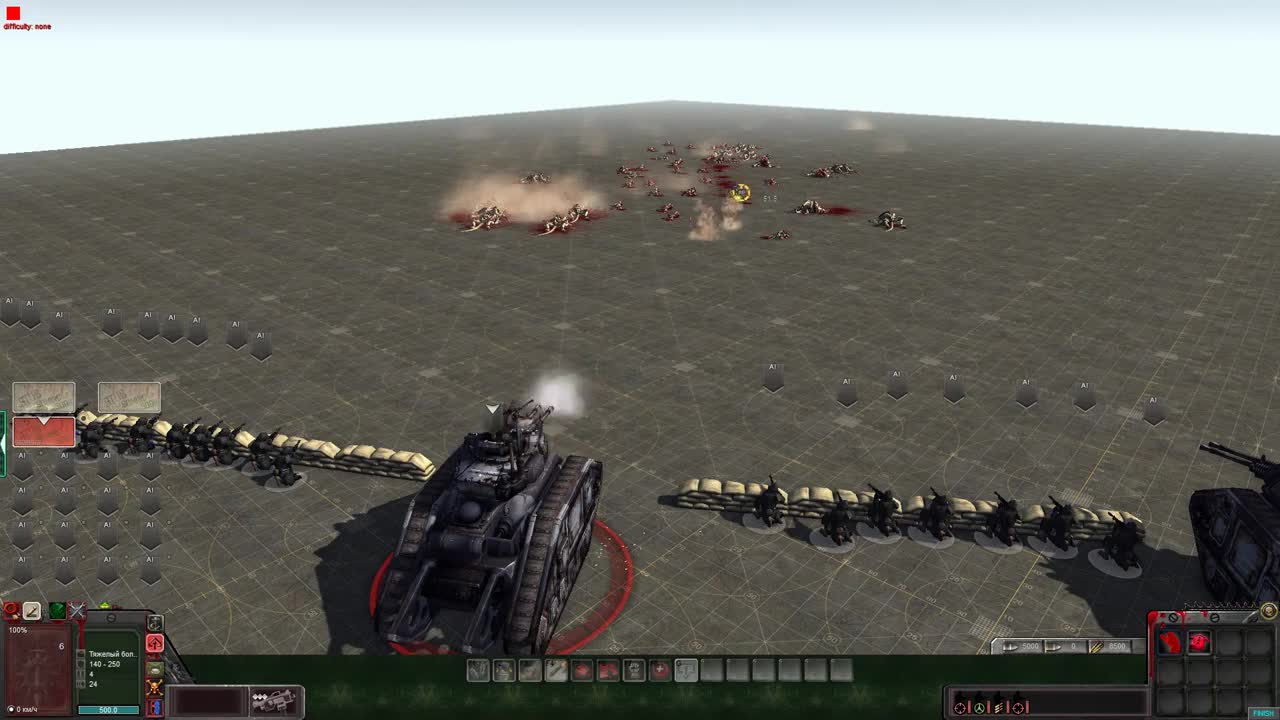Screen dimensions: 1280x720
Task: Click the red upward arrow icon beside portrait
Action: pyautogui.click(x=155, y=642)
